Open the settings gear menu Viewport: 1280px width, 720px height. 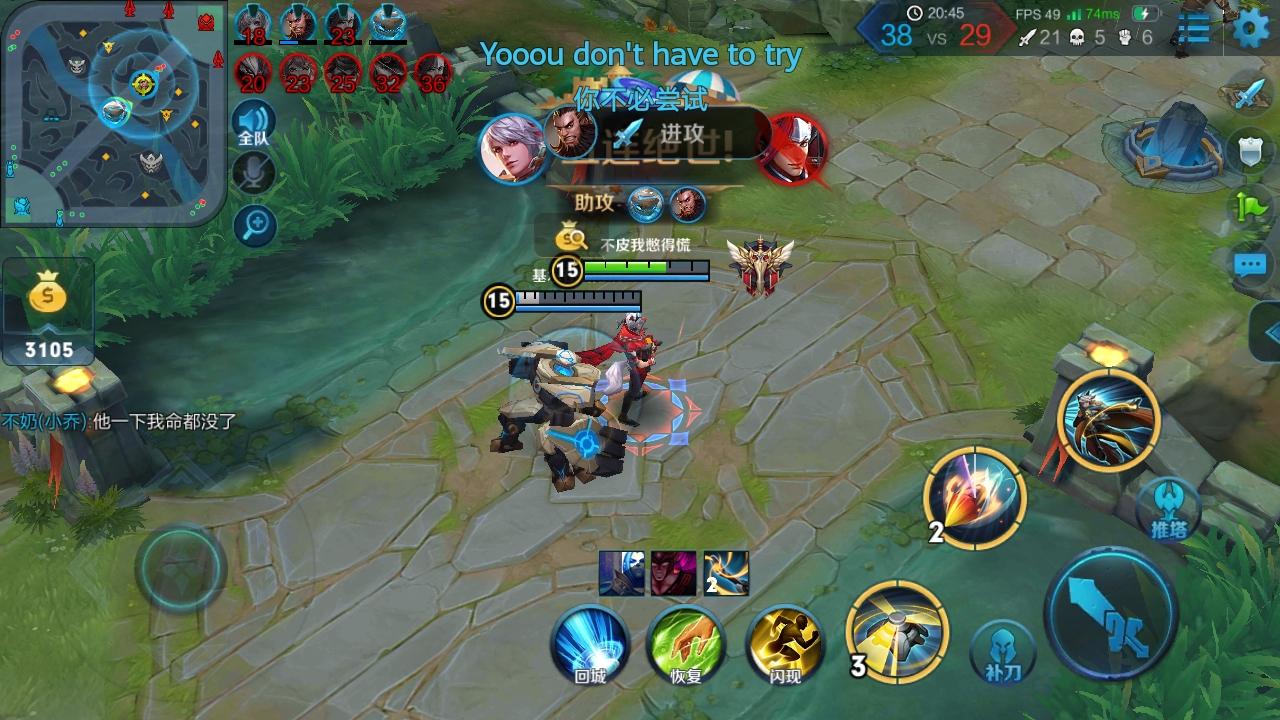click(x=1250, y=29)
